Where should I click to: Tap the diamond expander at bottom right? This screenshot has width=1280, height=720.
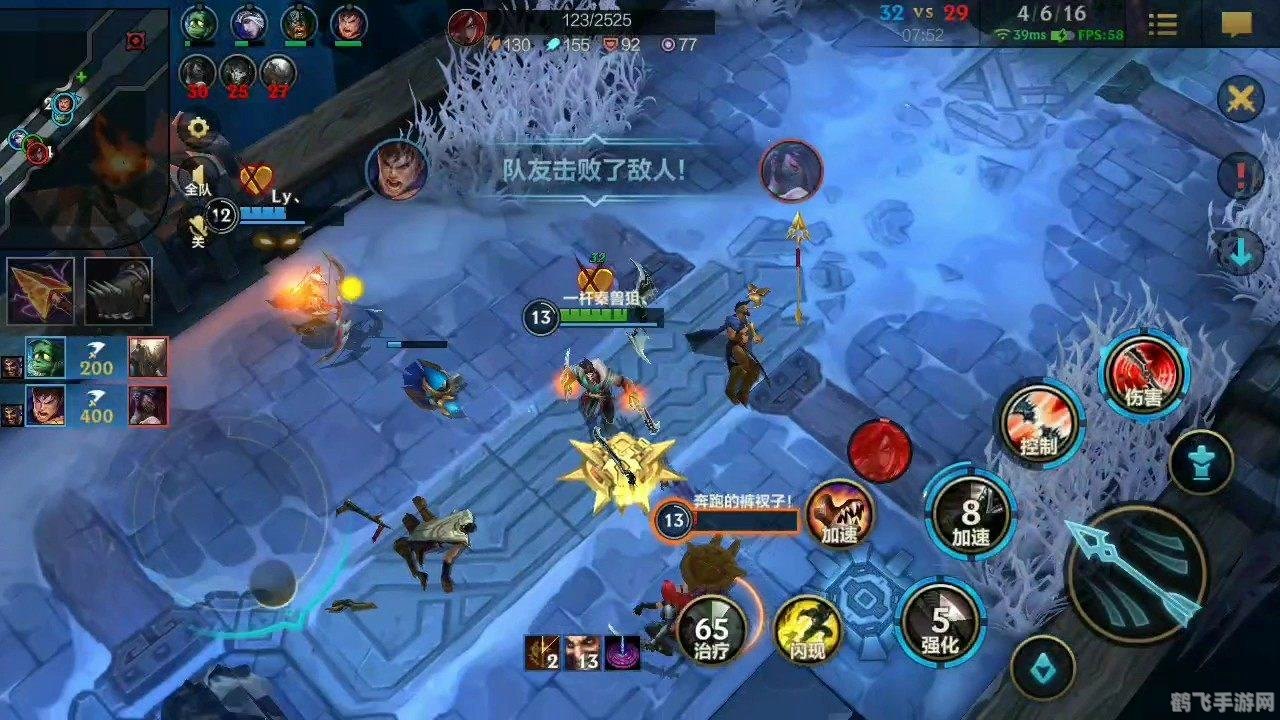click(x=1043, y=670)
